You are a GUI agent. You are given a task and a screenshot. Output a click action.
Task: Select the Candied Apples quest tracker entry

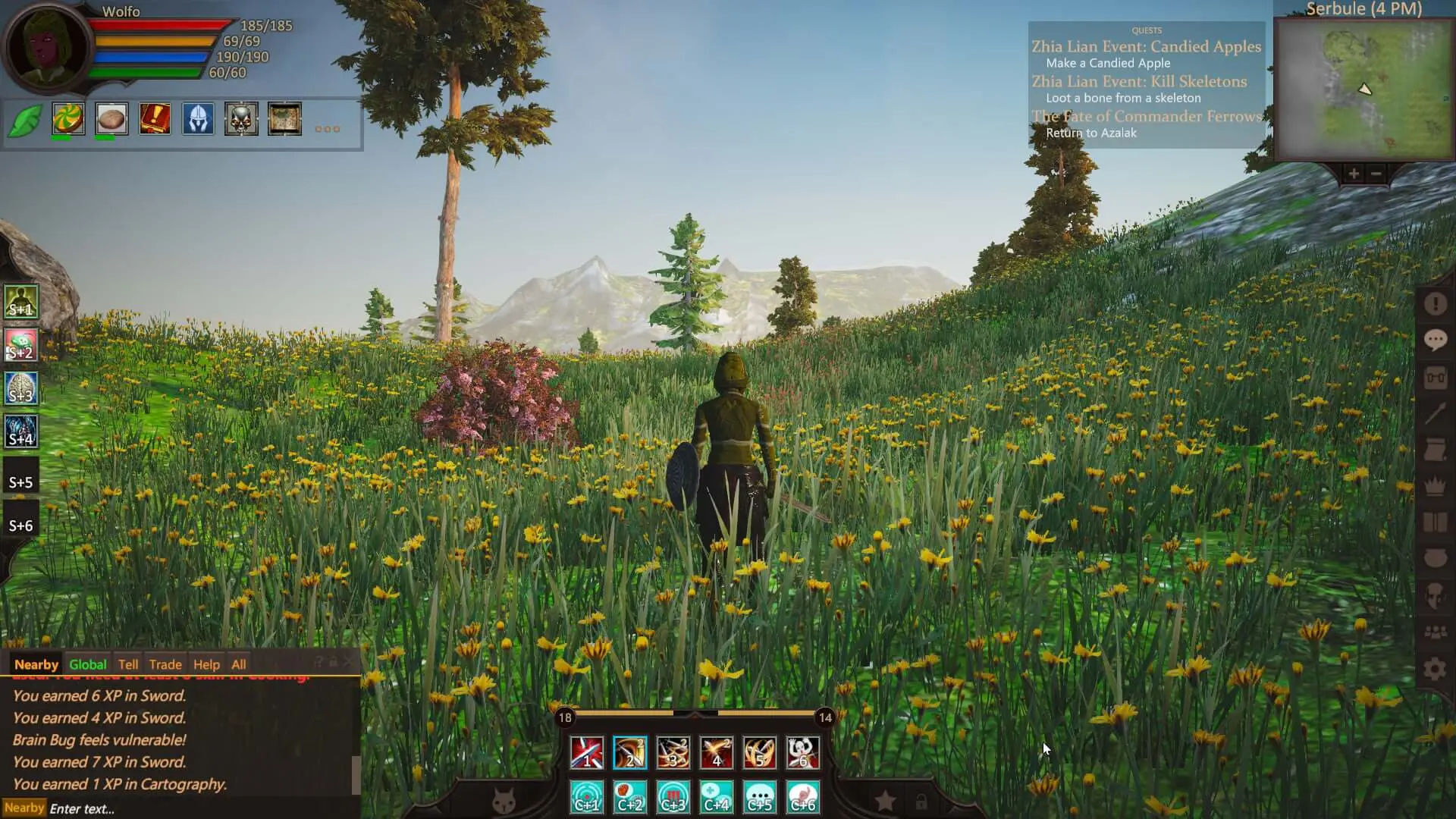coord(1146,46)
